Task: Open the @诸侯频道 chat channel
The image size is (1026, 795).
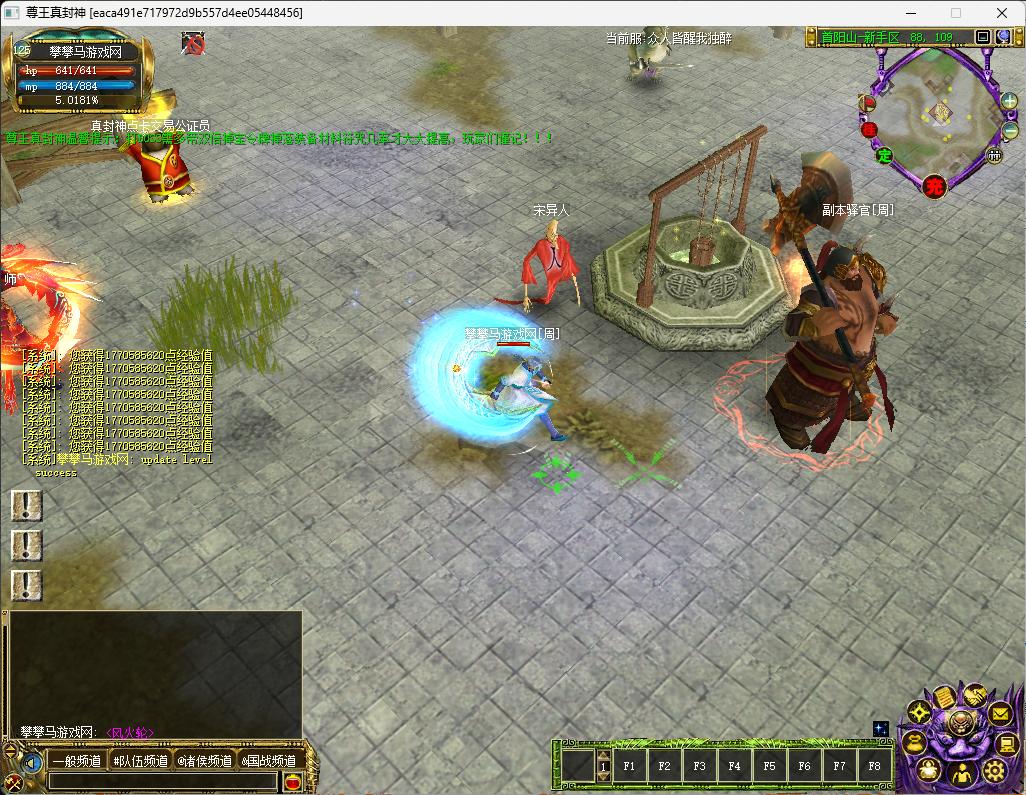Action: point(205,761)
